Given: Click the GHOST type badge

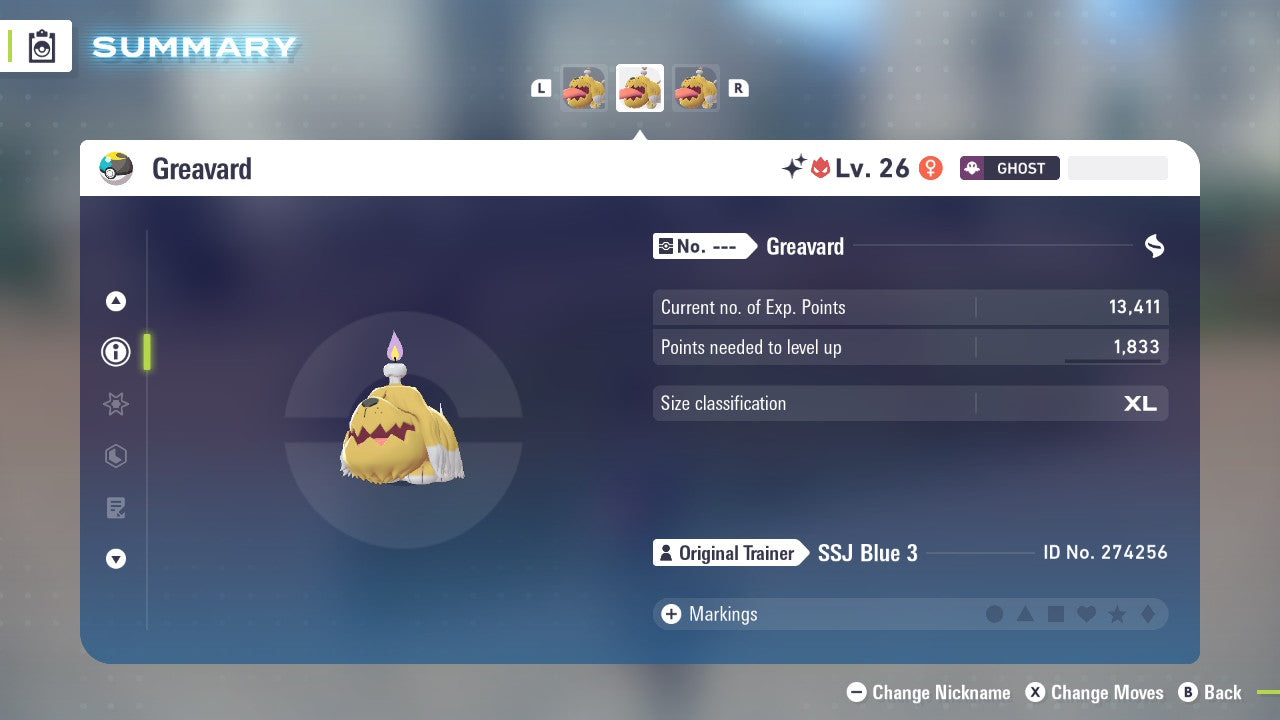Looking at the screenshot, I should (x=1008, y=168).
